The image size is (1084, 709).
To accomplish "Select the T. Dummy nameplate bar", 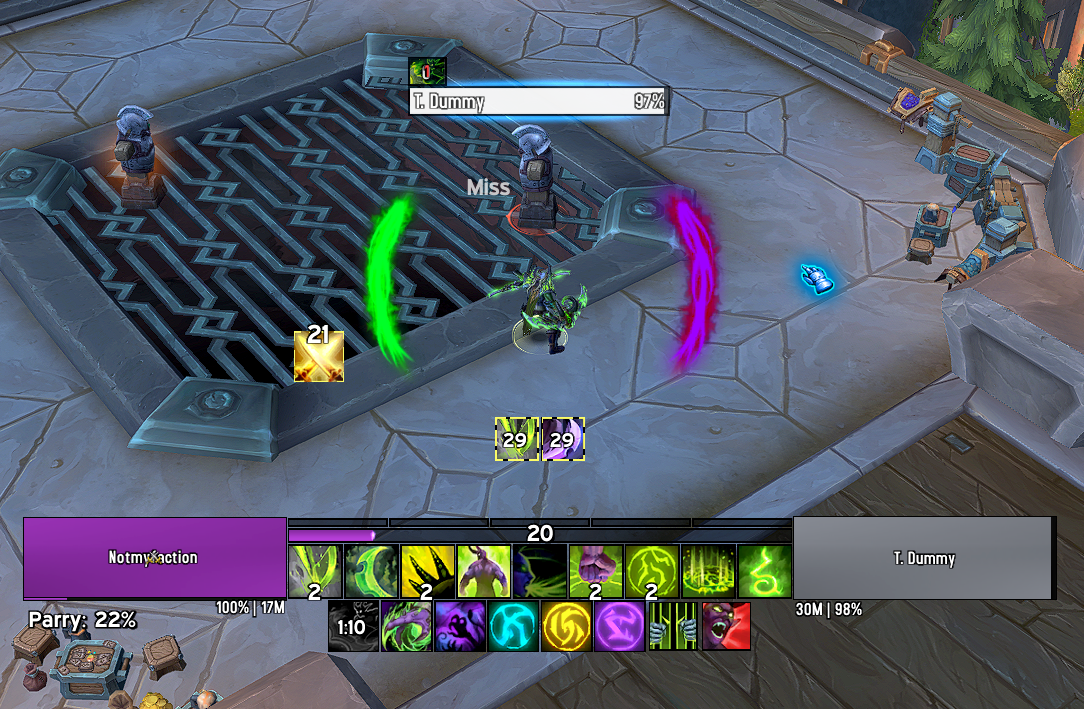I will point(538,101).
